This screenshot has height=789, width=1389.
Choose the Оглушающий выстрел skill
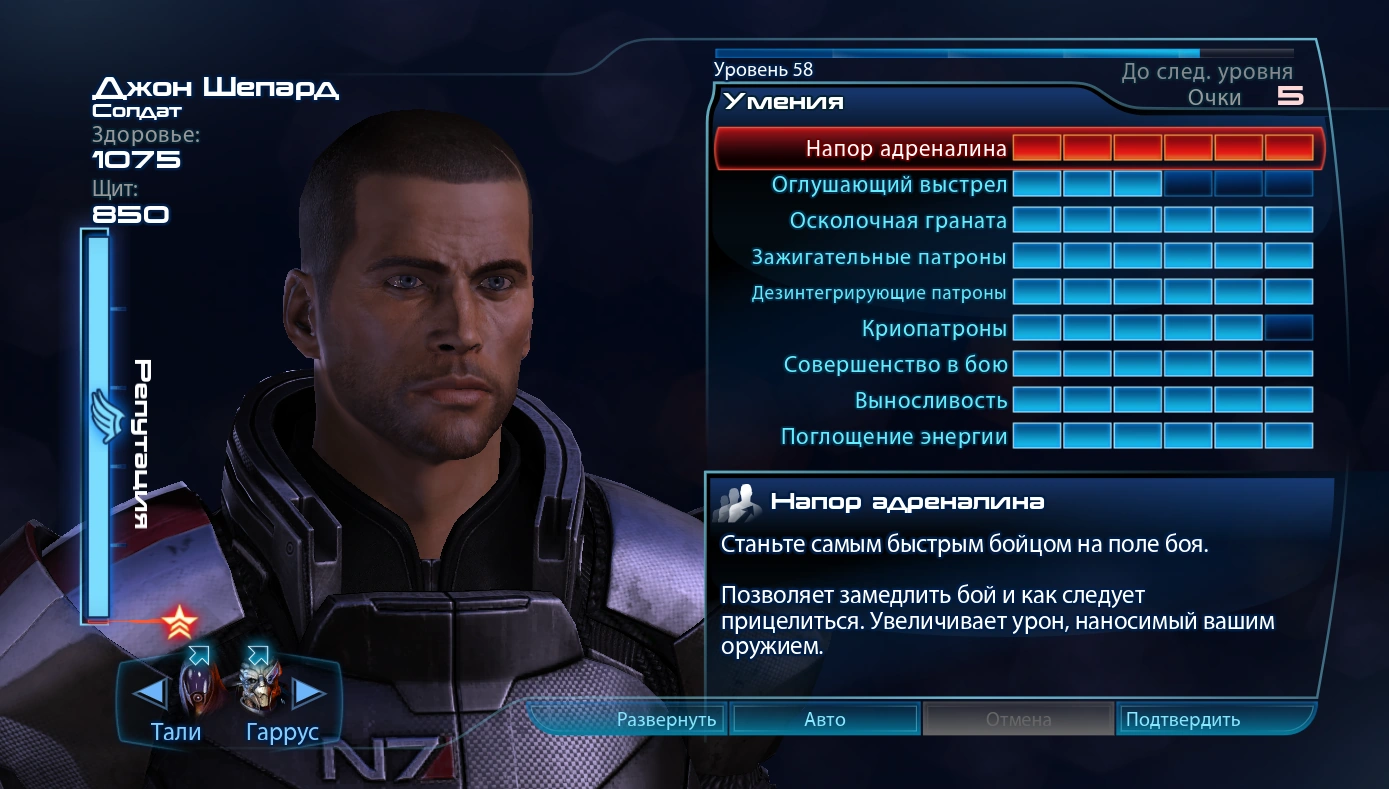888,185
